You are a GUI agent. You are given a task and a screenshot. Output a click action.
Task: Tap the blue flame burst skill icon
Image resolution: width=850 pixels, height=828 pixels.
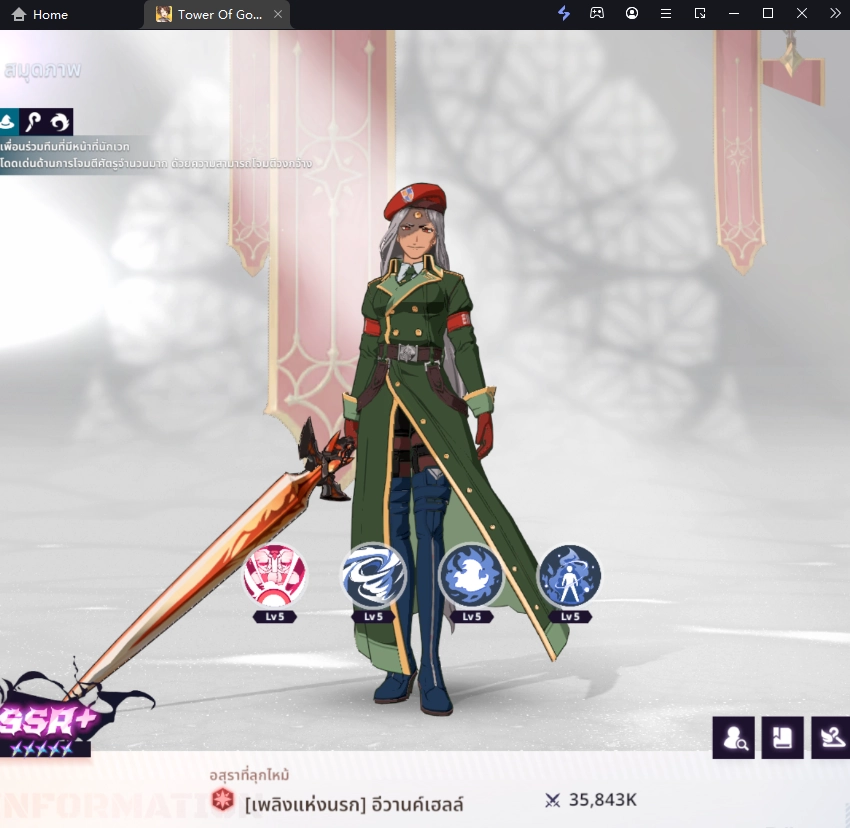pyautogui.click(x=471, y=575)
